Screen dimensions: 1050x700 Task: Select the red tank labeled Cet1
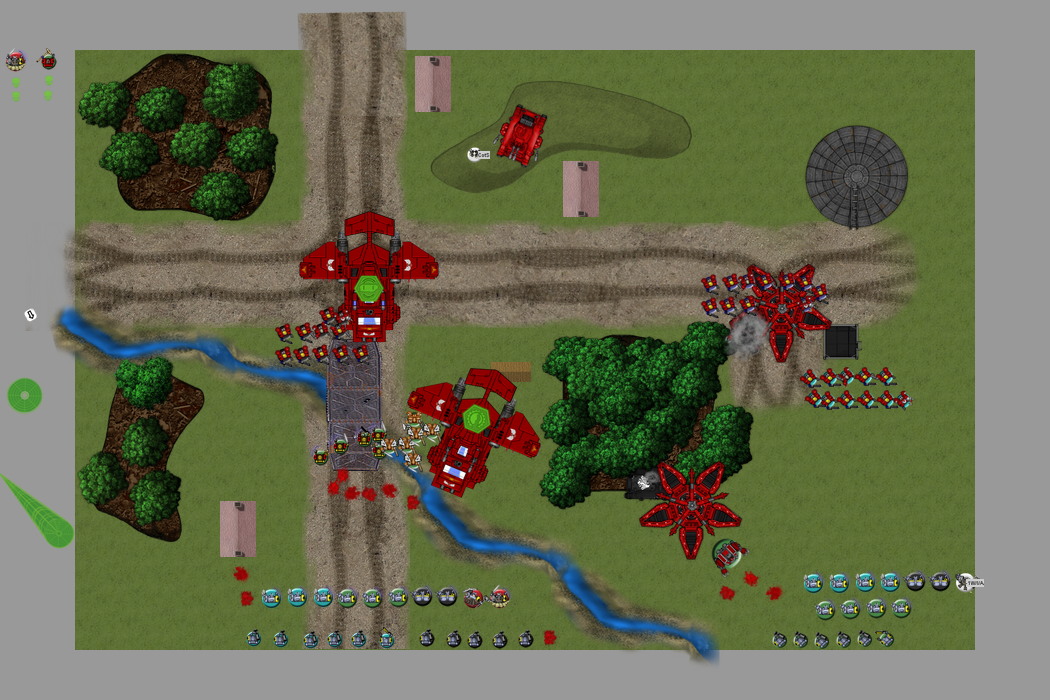coord(522,133)
